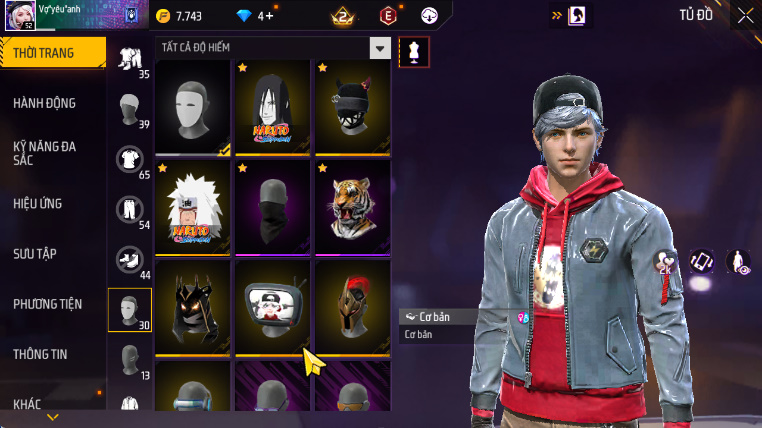Viewport: 762px width, 428px height.
Task: Choose the black cap with face mask
Action: 352,107
